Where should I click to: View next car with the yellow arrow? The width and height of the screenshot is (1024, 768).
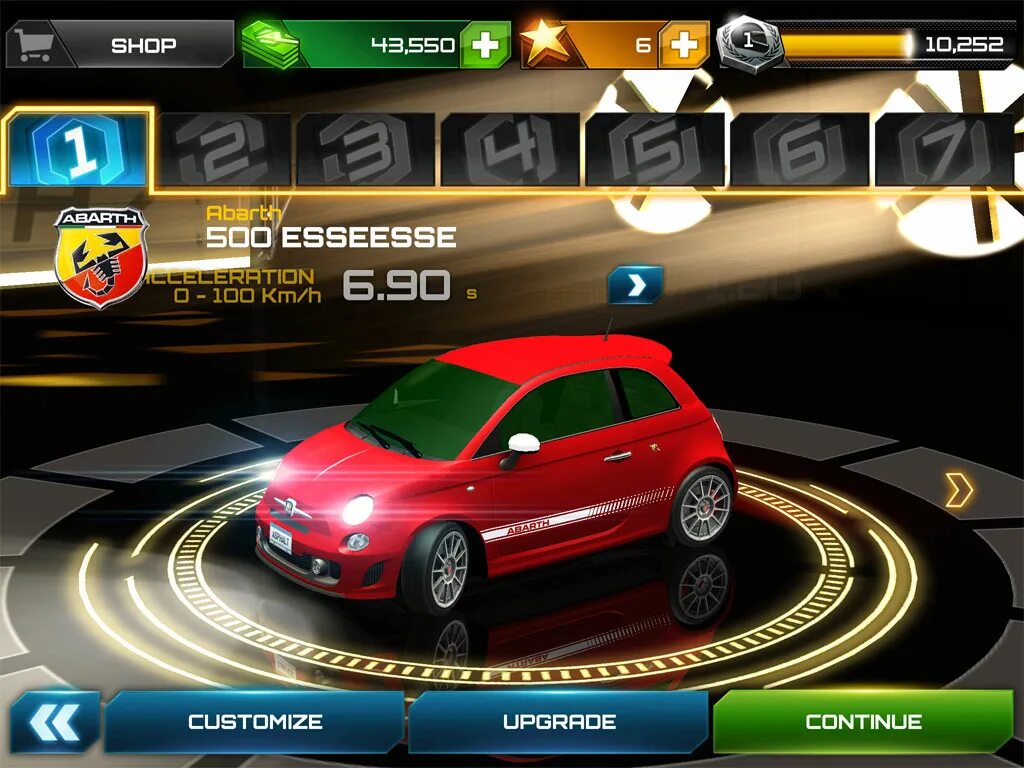(958, 490)
